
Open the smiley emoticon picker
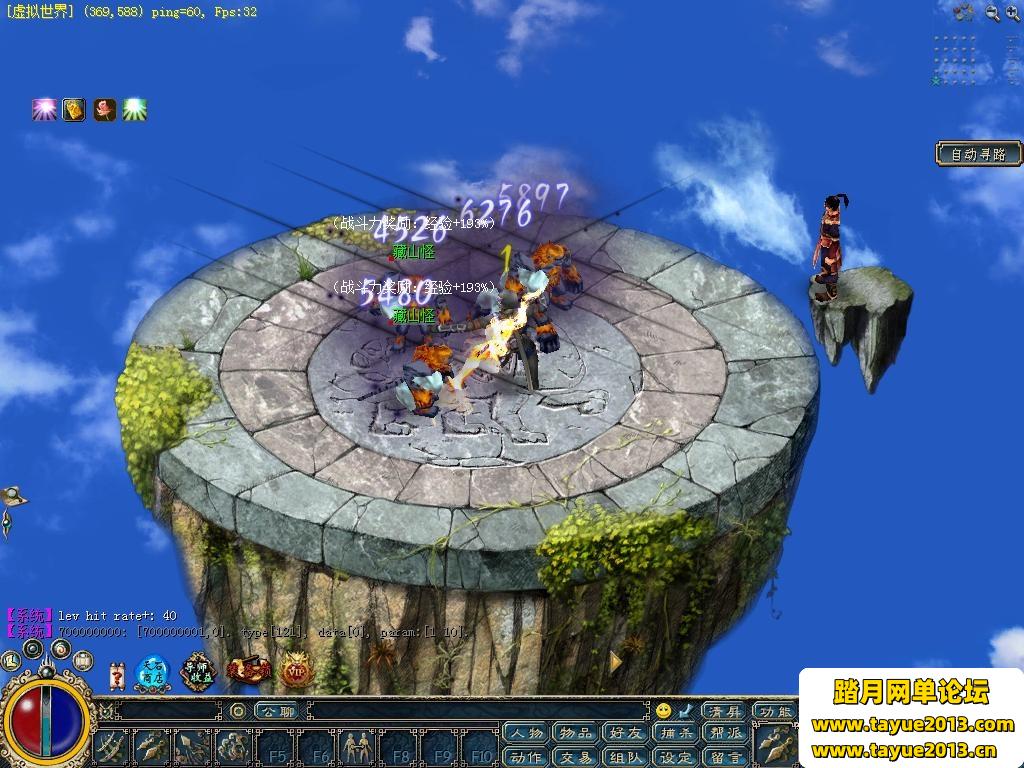[x=663, y=711]
